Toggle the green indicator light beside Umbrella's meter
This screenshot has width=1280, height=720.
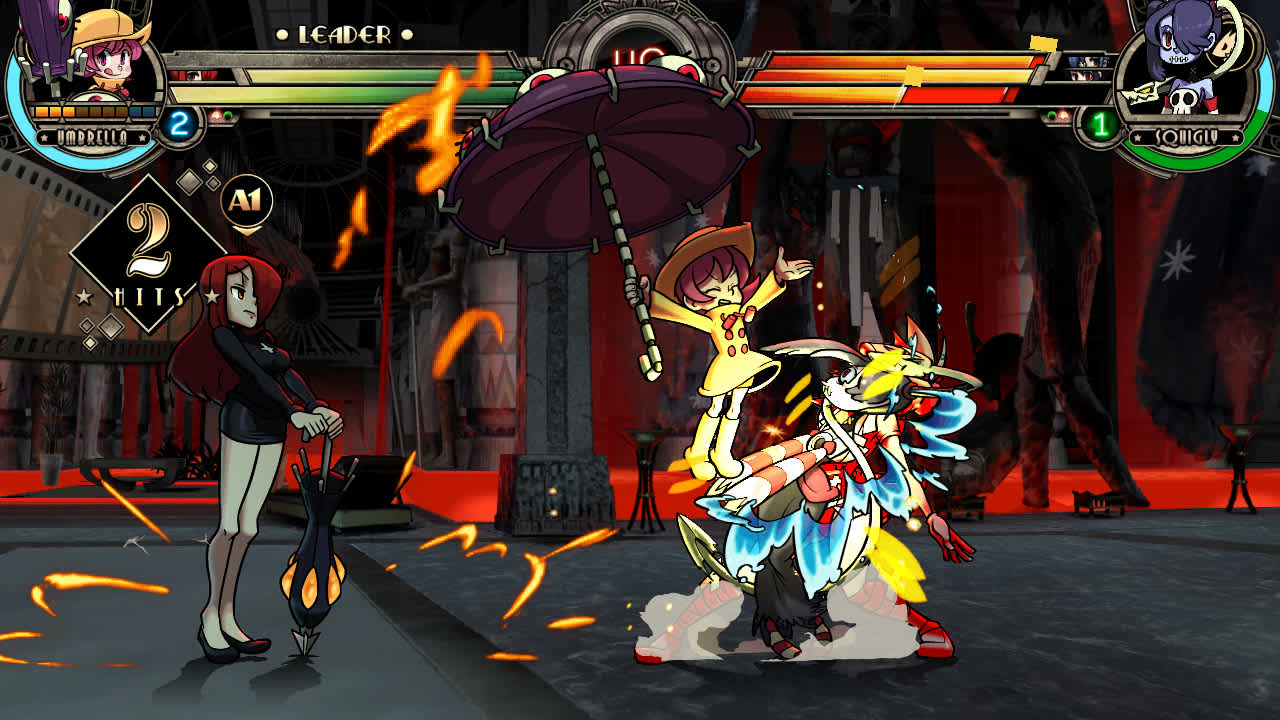228,116
